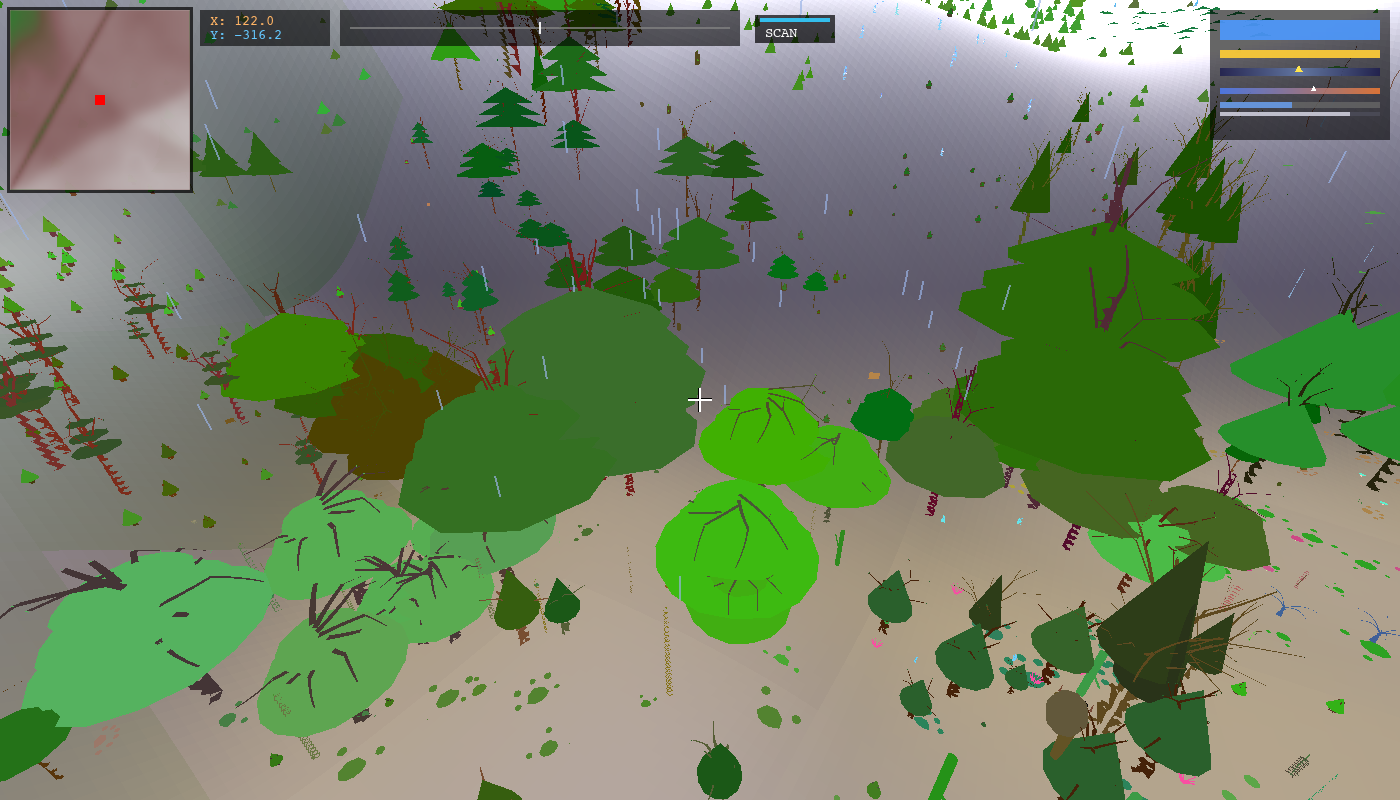Click the white triangle on the temperature gradient bar
1400x800 pixels.
click(x=1313, y=88)
